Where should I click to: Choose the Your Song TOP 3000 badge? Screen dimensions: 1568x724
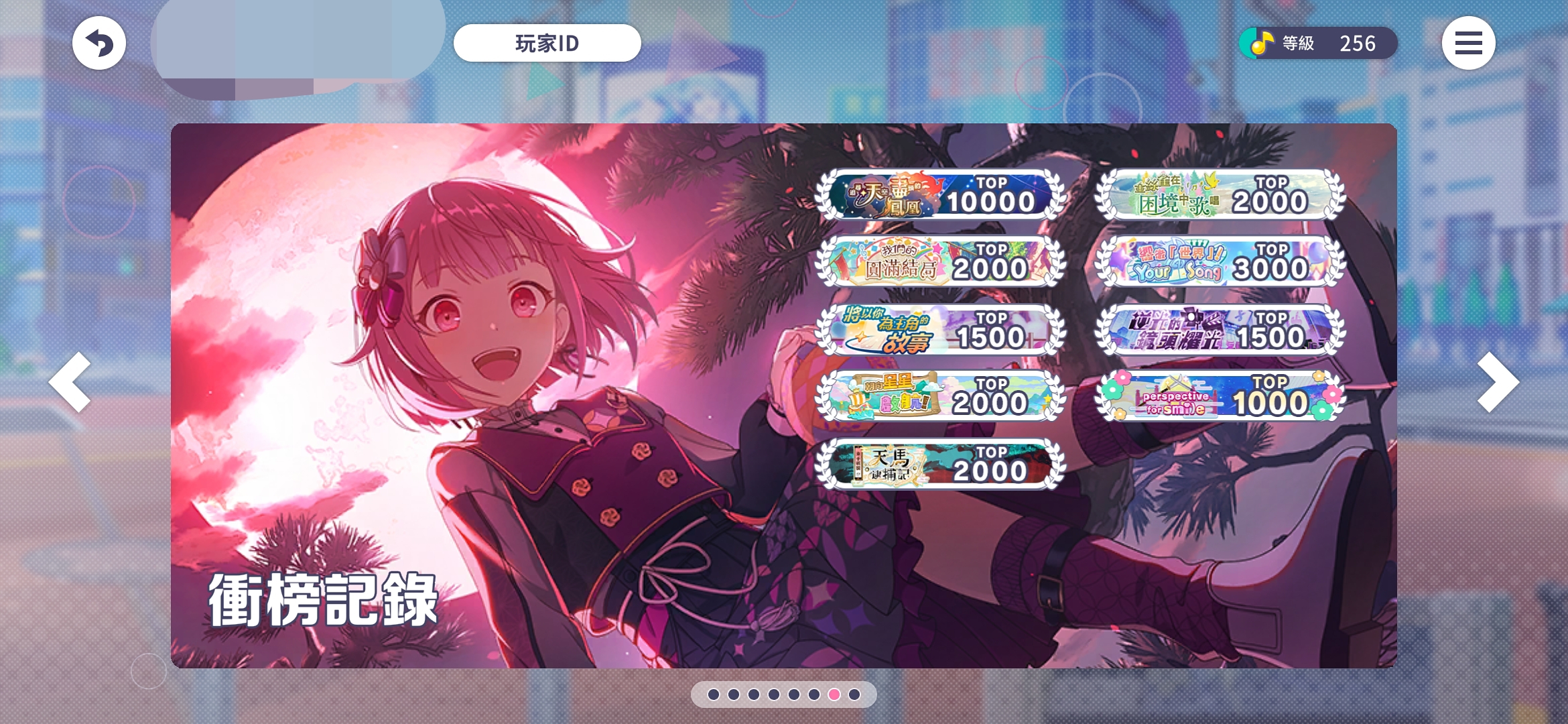1220,261
